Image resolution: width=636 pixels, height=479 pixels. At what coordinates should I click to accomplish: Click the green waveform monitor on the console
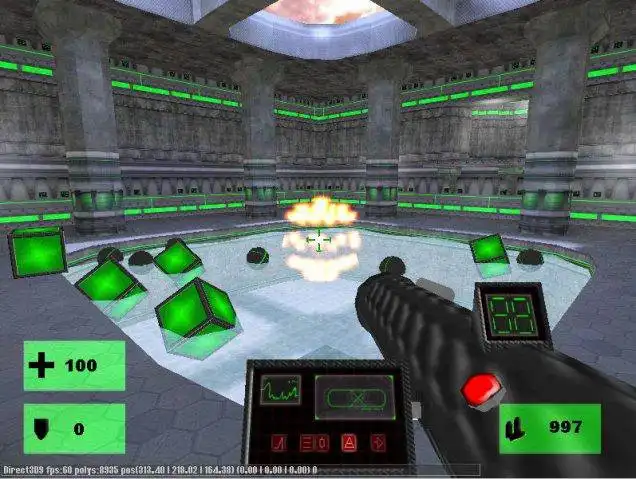coord(281,392)
